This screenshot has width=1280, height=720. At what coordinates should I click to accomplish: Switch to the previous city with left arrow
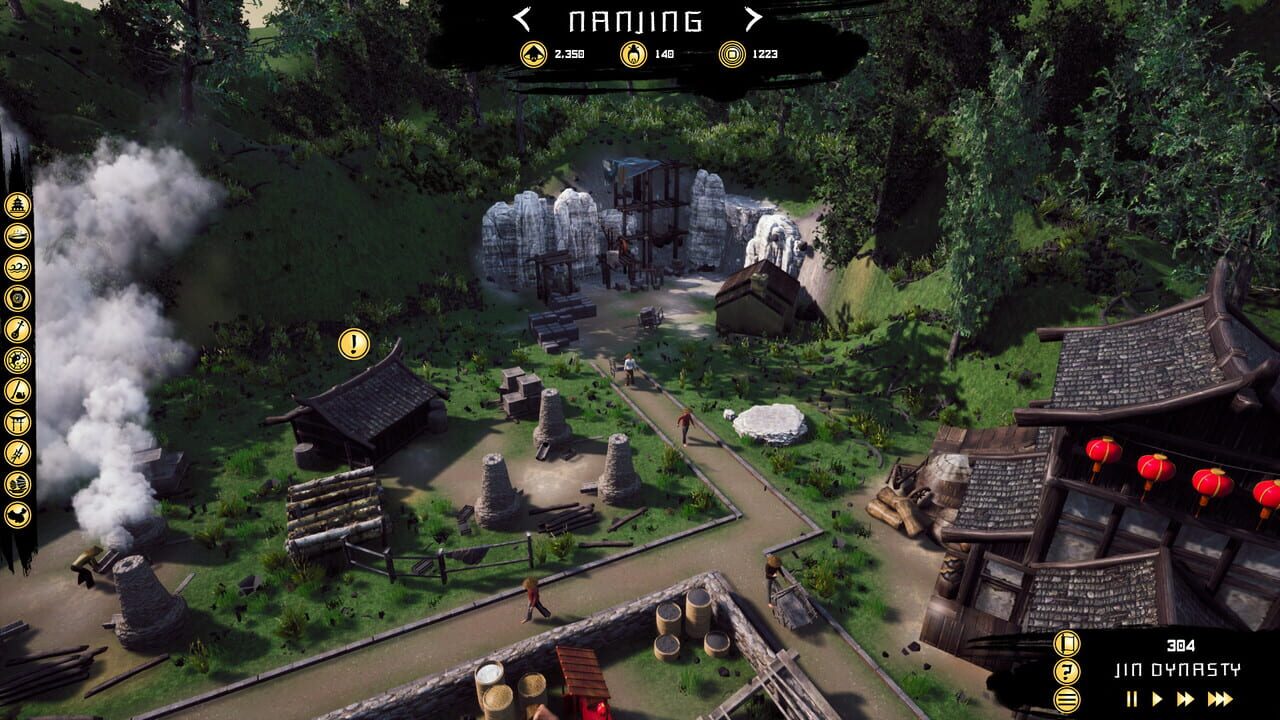521,19
